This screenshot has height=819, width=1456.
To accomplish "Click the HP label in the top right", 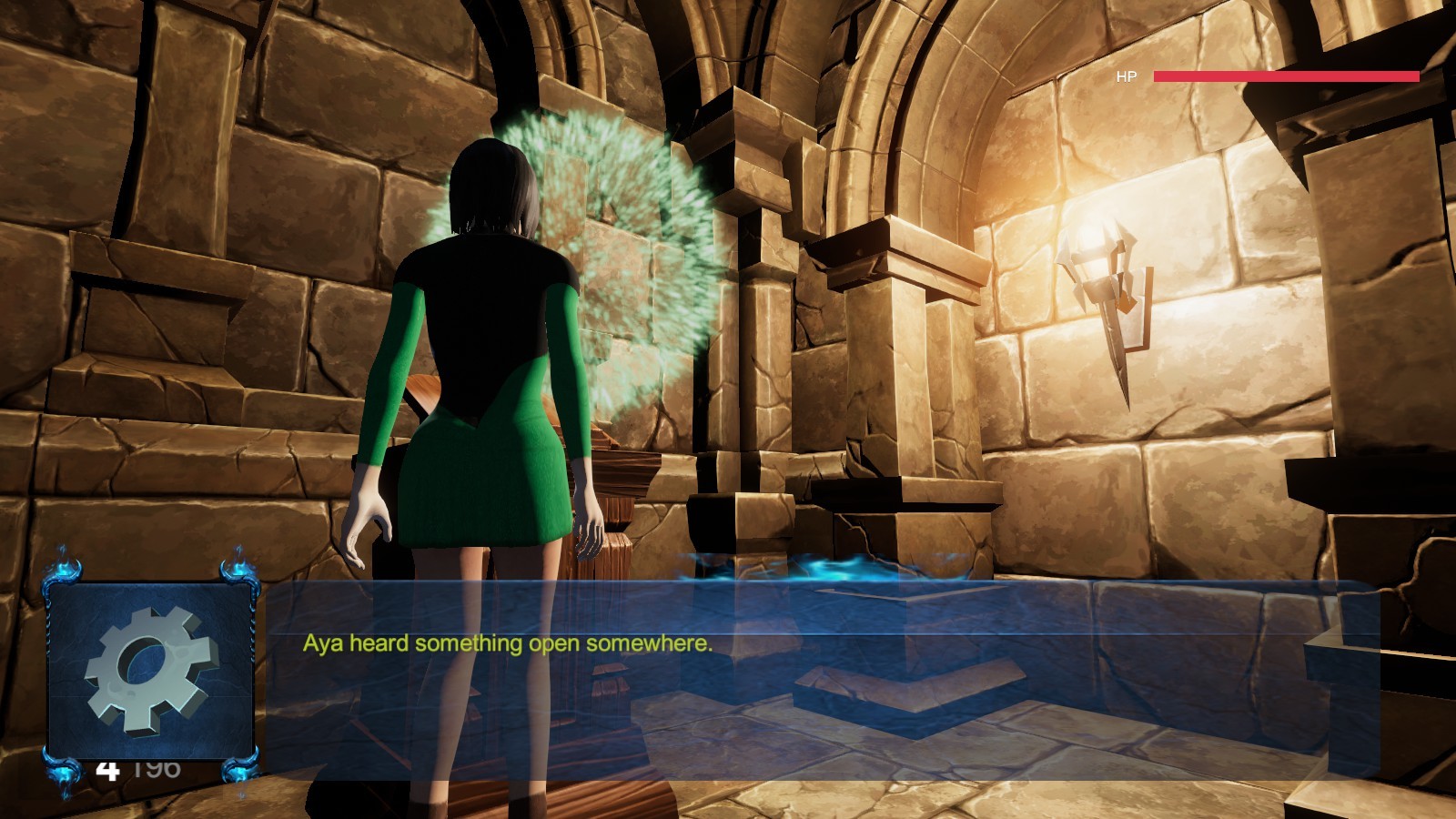I will click(1125, 77).
